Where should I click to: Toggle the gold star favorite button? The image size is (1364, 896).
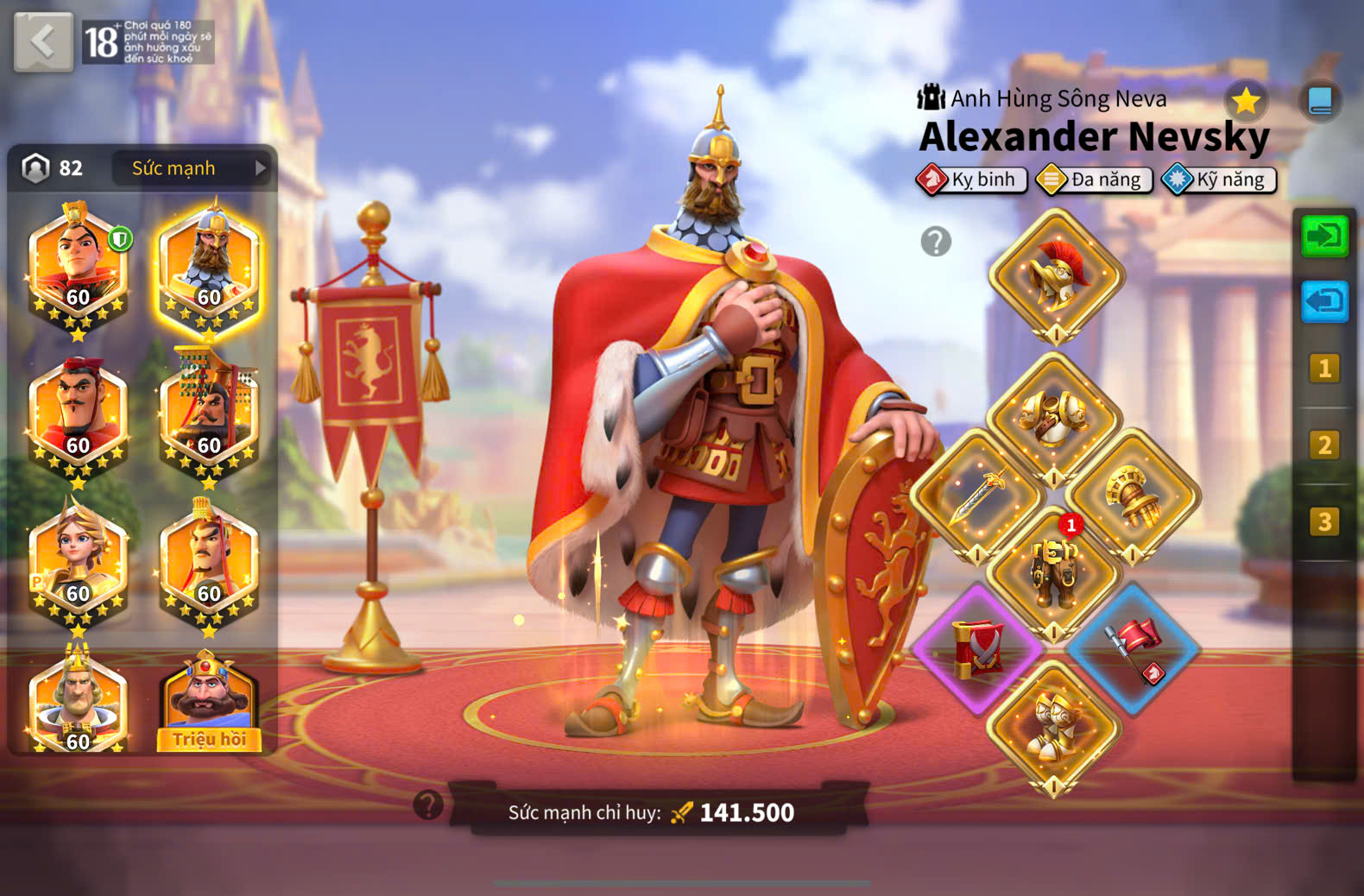pos(1246,102)
